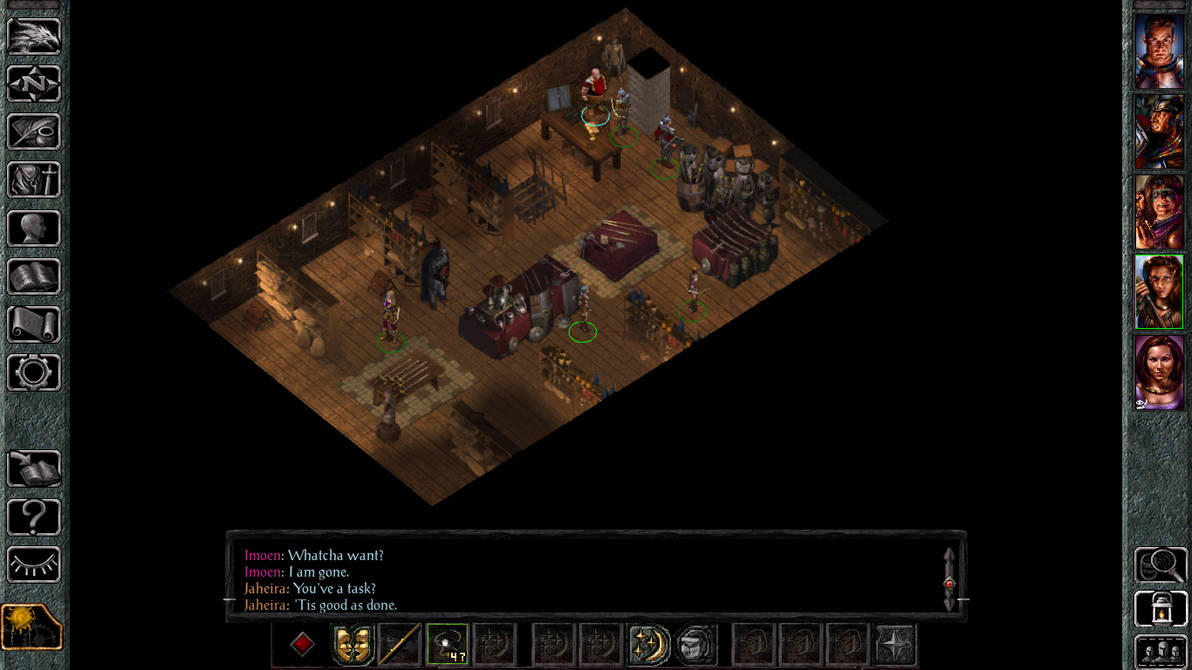
Task: Open the mage spellbook
Action: click(x=34, y=277)
